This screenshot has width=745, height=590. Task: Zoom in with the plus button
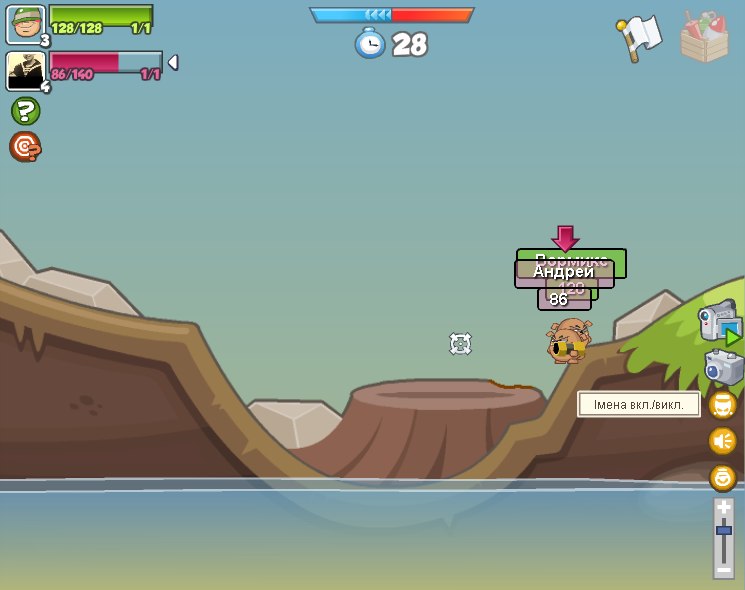723,508
